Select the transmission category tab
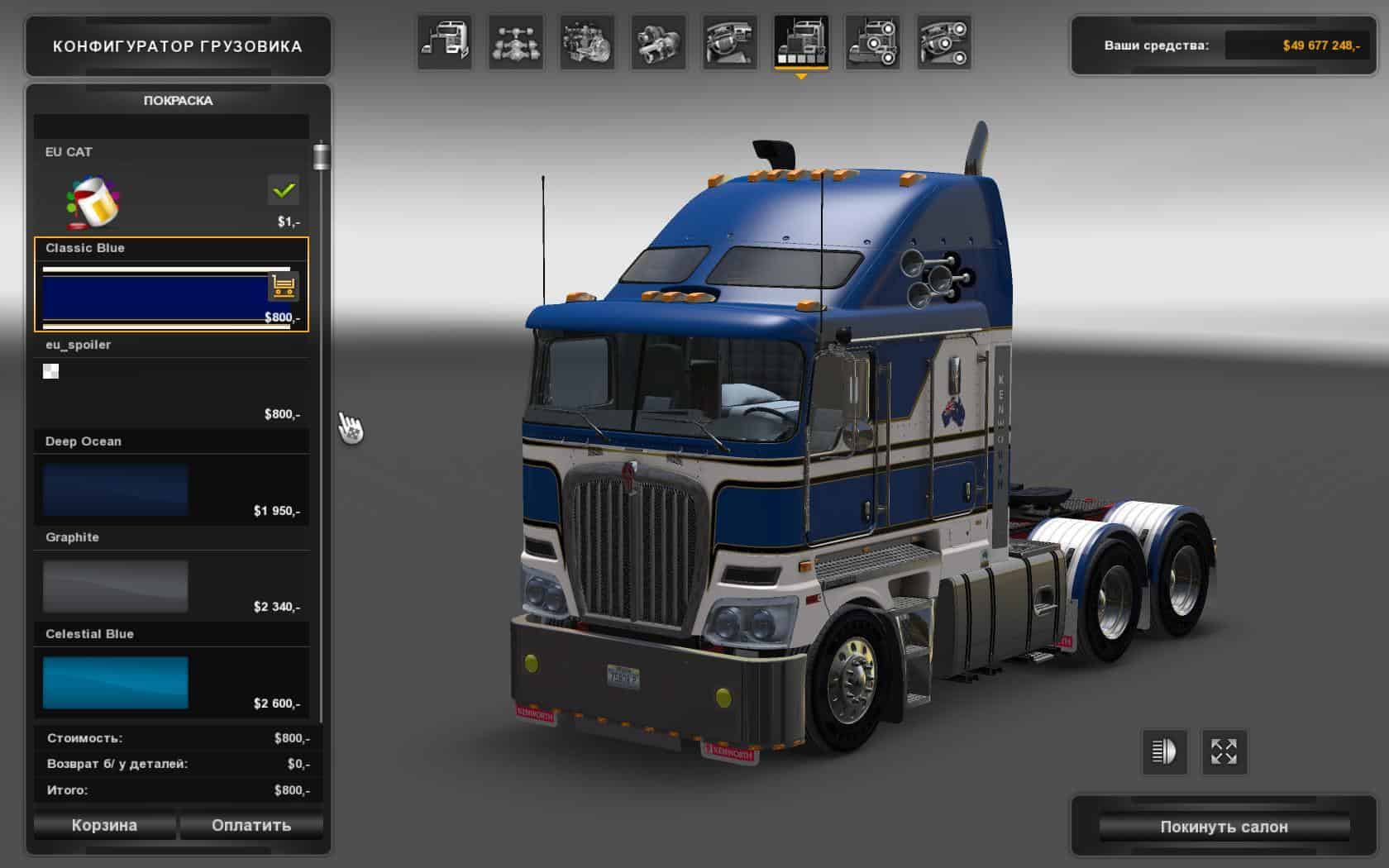The image size is (1389, 868). [658, 42]
